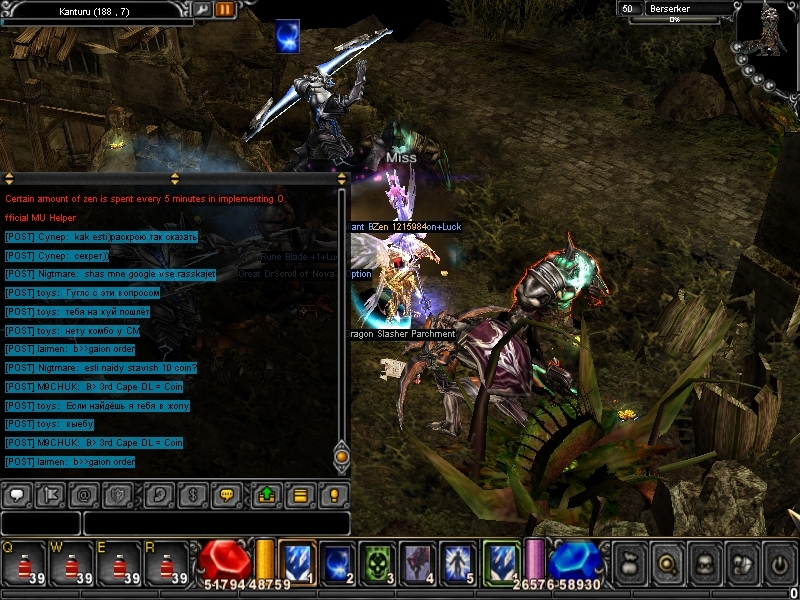Use the Q slot red potion
This screenshot has height=600, width=800.
(22, 565)
